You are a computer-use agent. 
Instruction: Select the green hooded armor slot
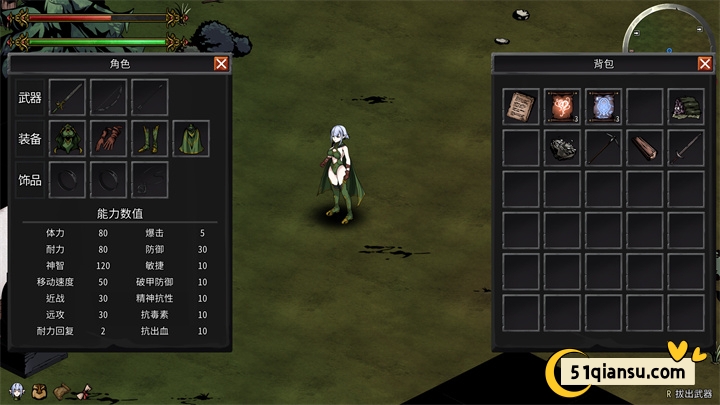coord(67,139)
